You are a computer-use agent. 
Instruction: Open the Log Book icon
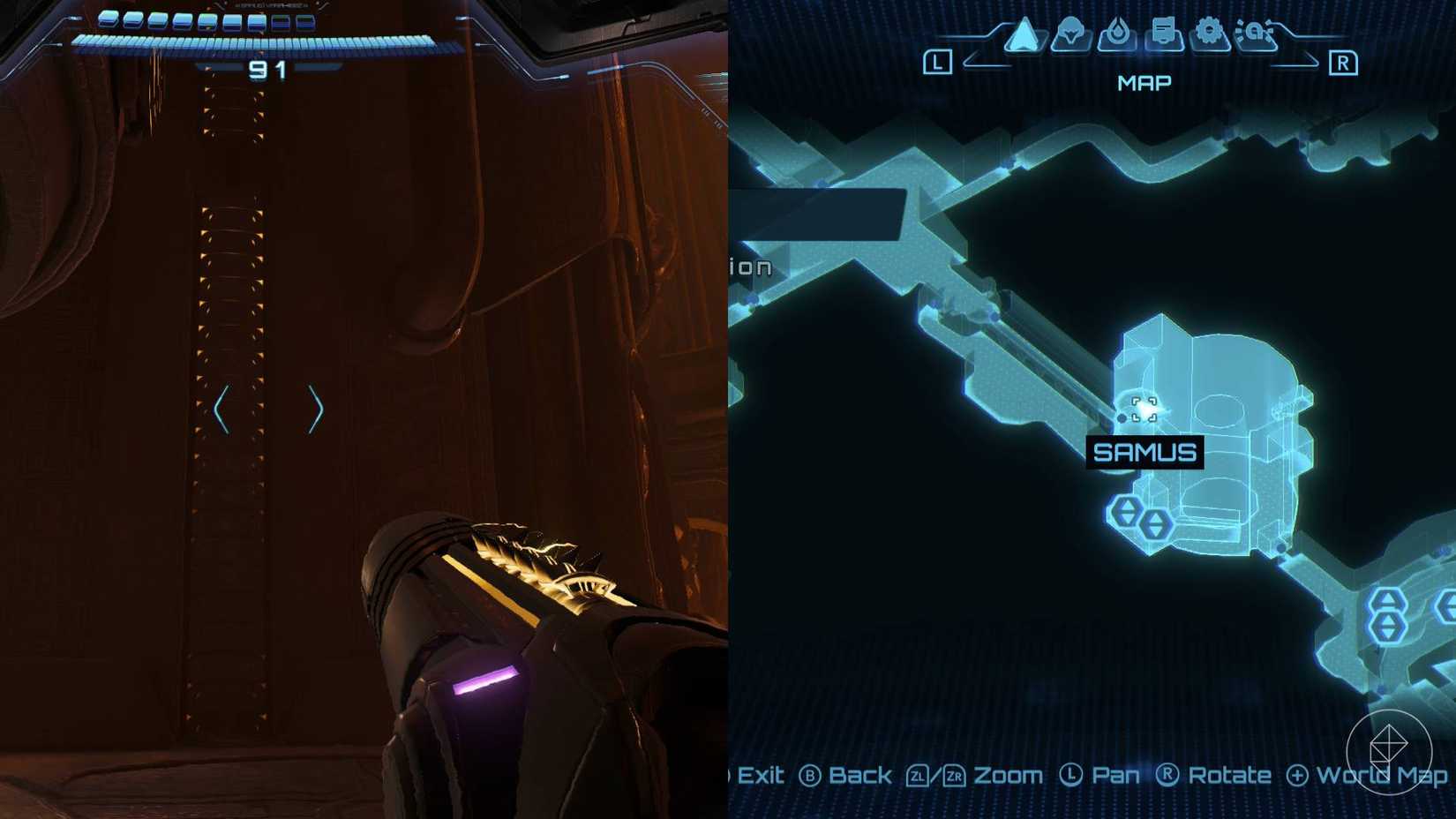click(x=1165, y=32)
